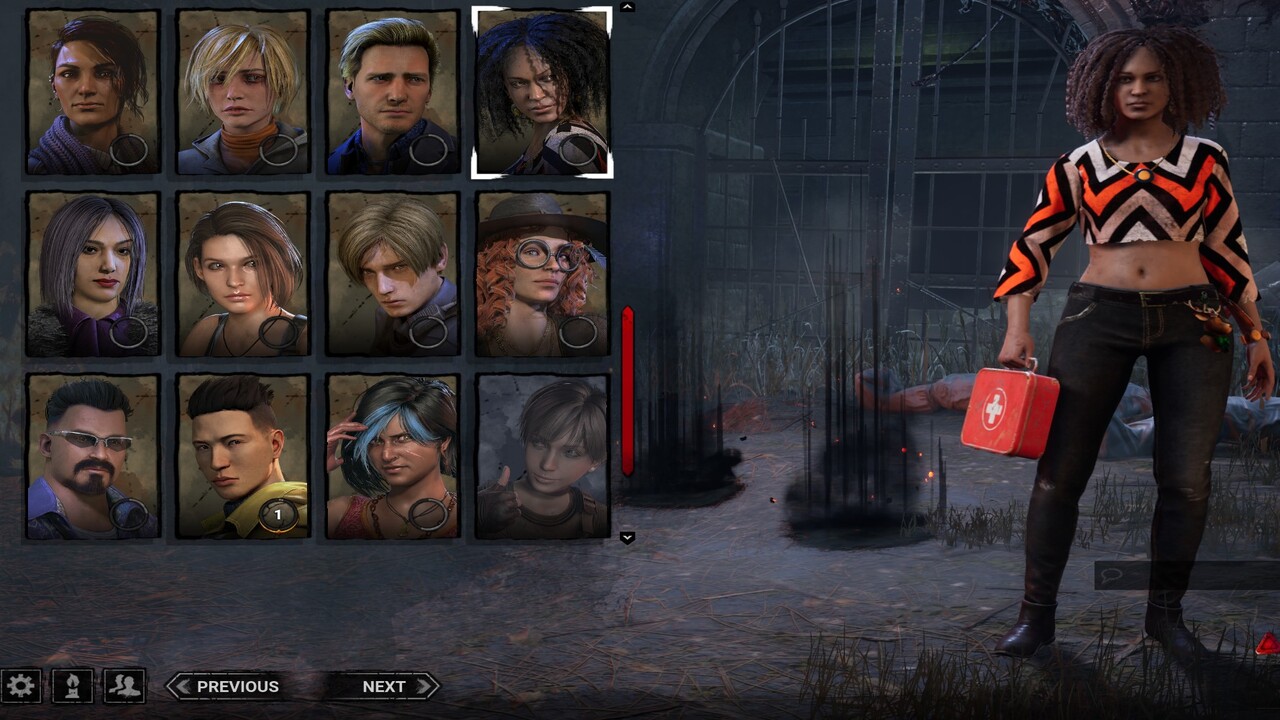Click the NEXT button

coord(385,686)
